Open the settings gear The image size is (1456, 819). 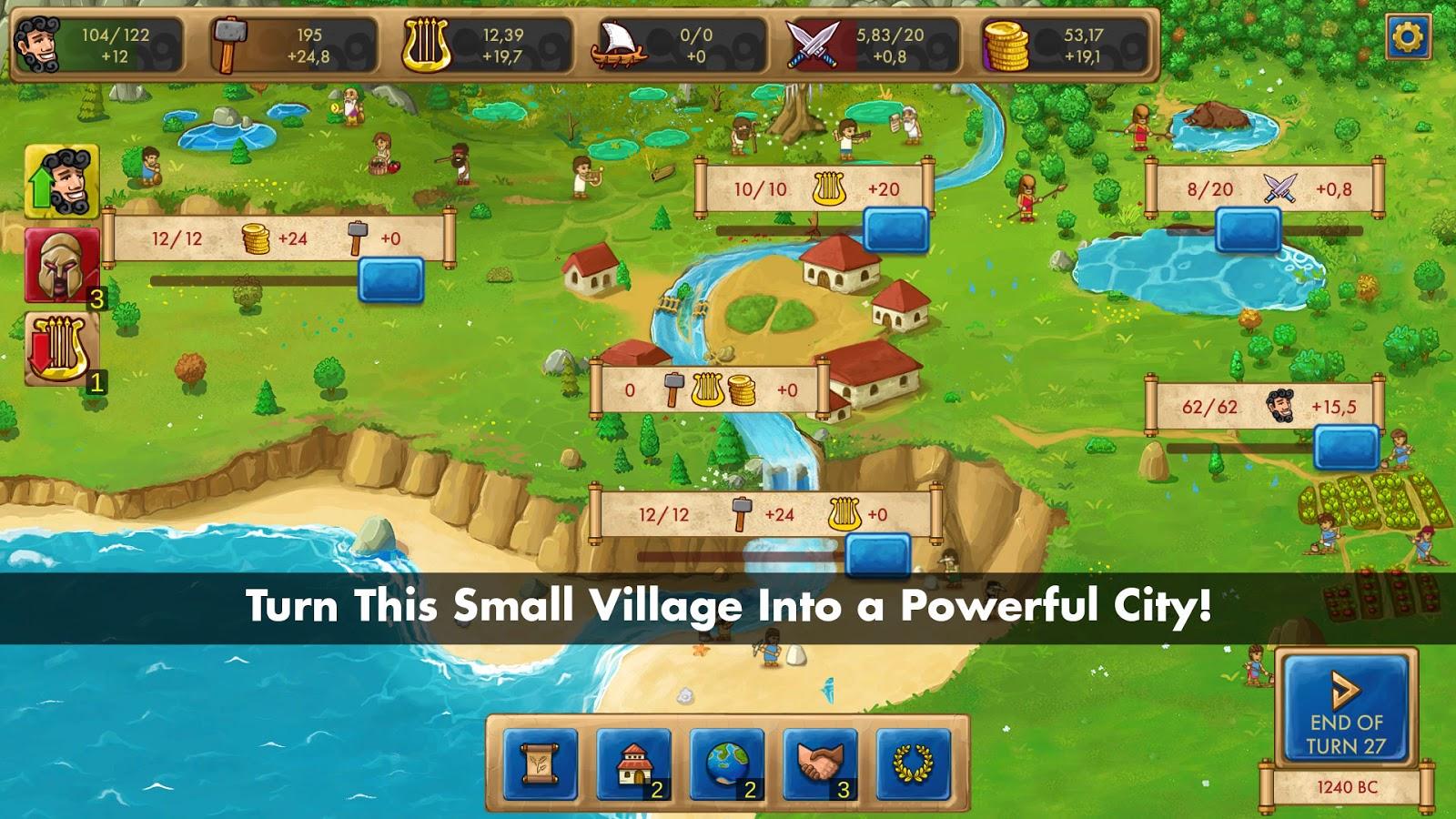click(1410, 34)
